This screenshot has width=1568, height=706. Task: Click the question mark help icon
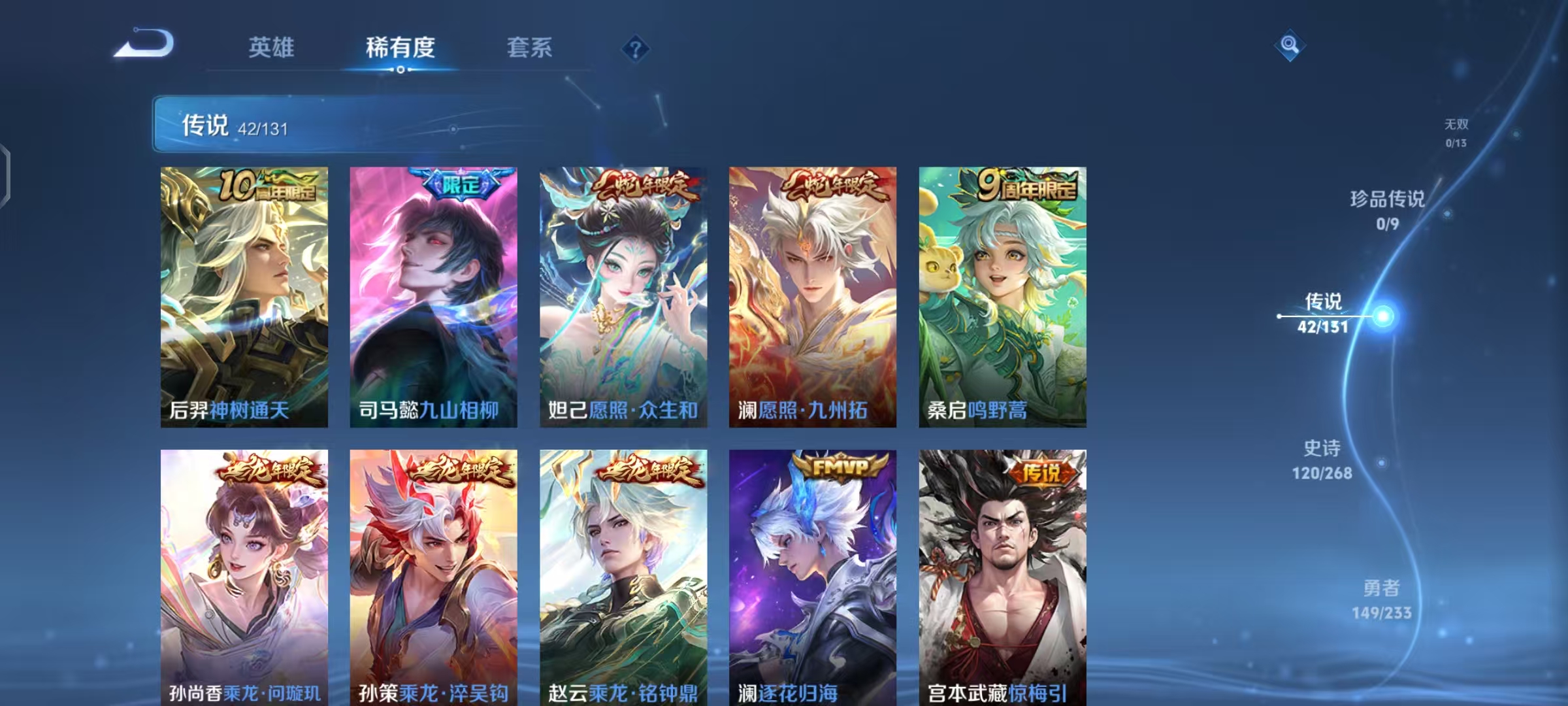tap(637, 48)
